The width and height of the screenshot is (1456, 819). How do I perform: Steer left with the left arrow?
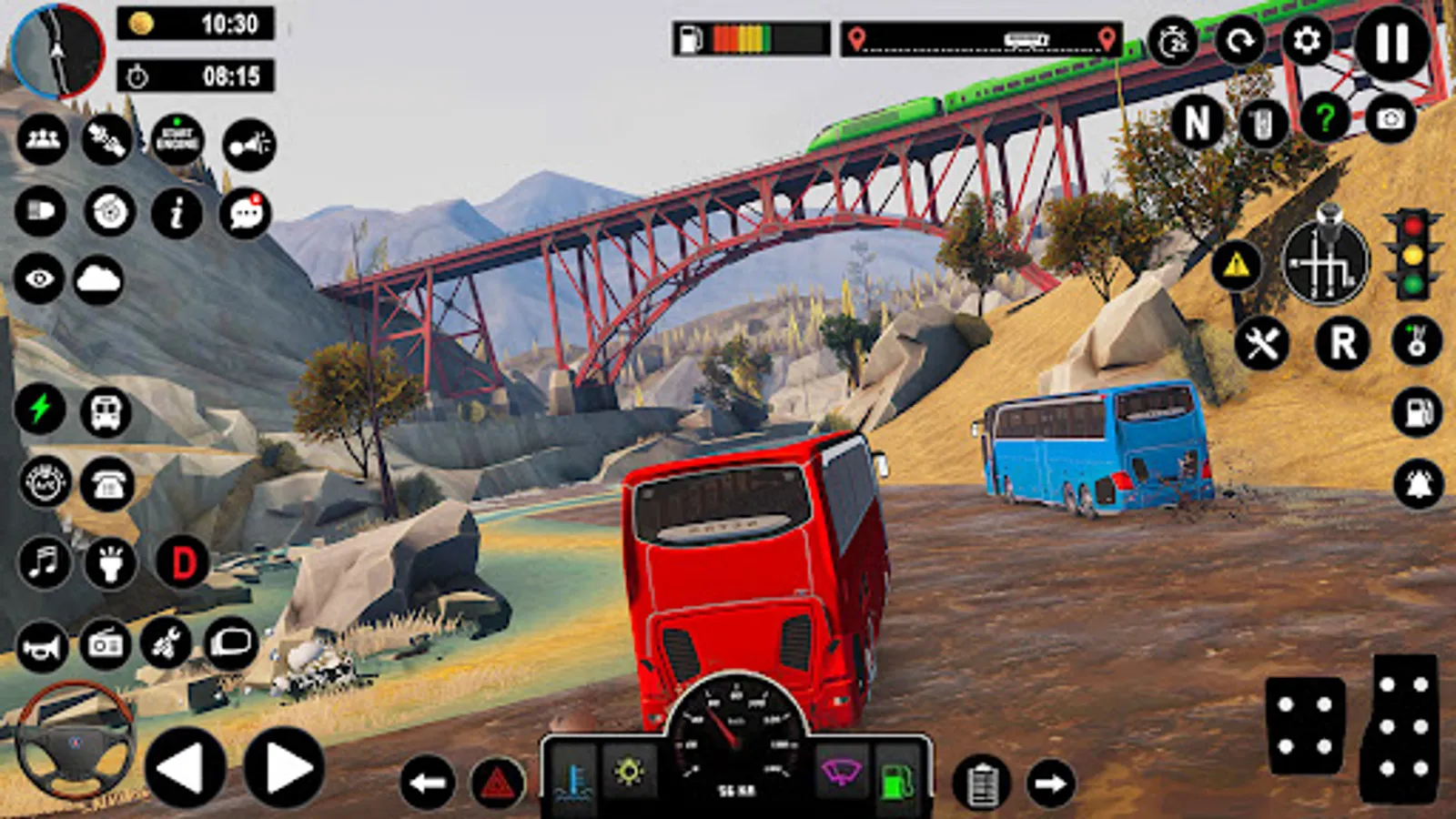pyautogui.click(x=186, y=769)
